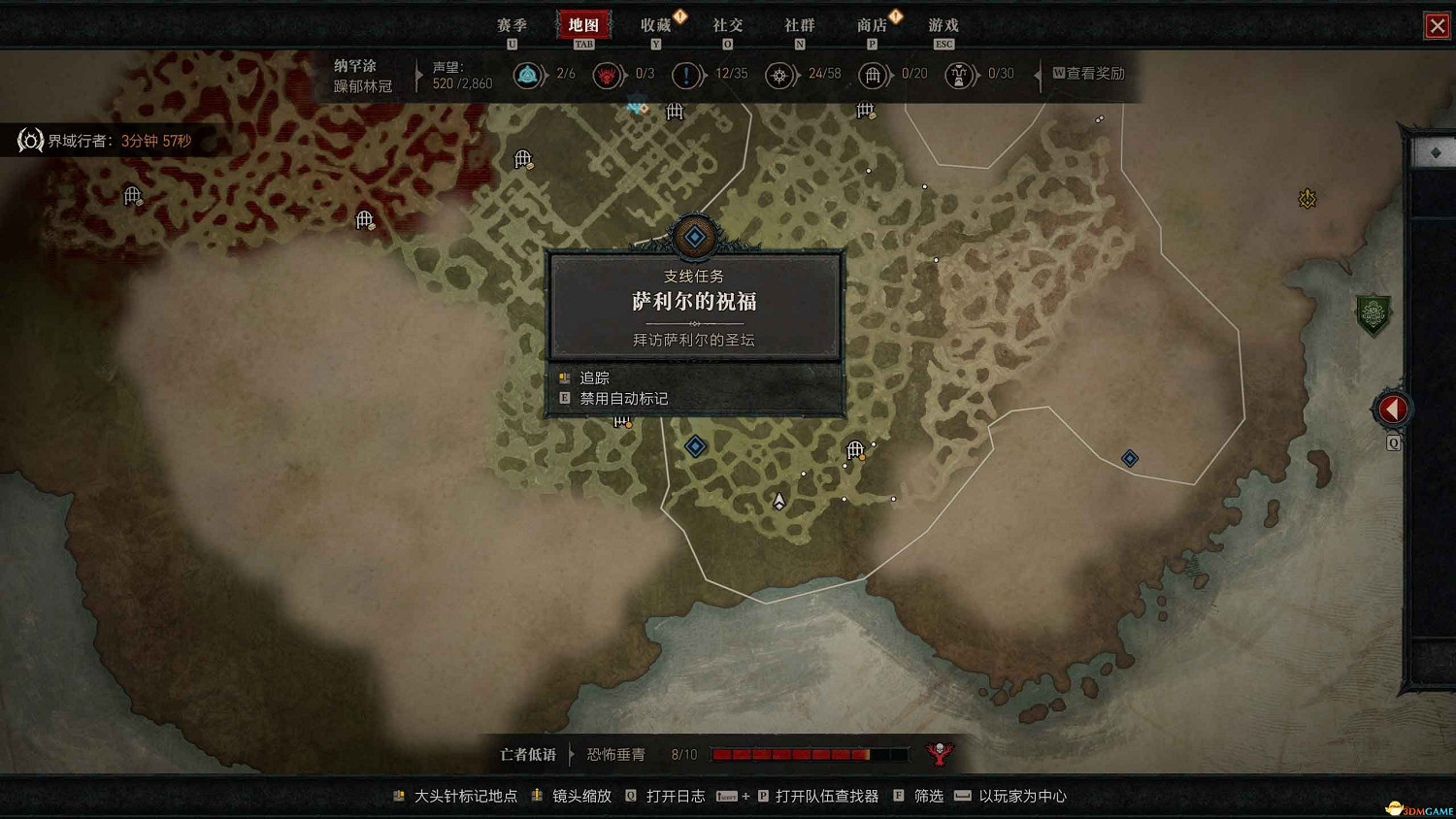Open the side quests counter marked 12/35

(688, 75)
